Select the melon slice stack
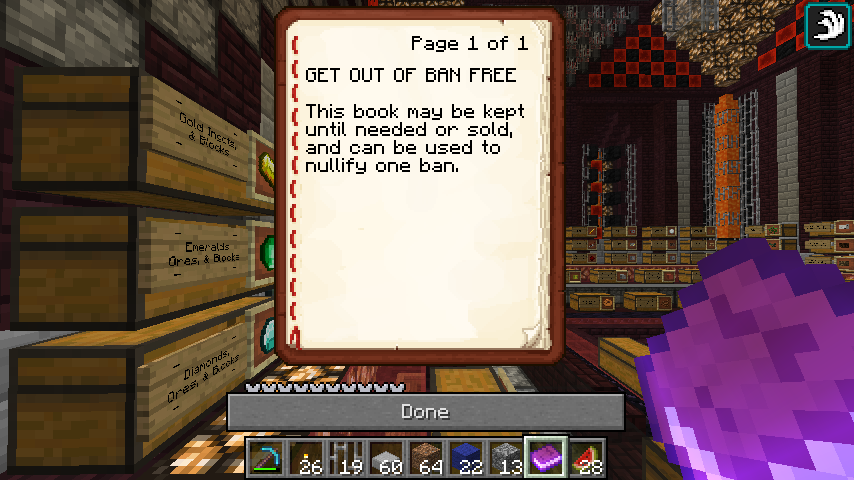Image resolution: width=854 pixels, height=480 pixels. [587, 458]
